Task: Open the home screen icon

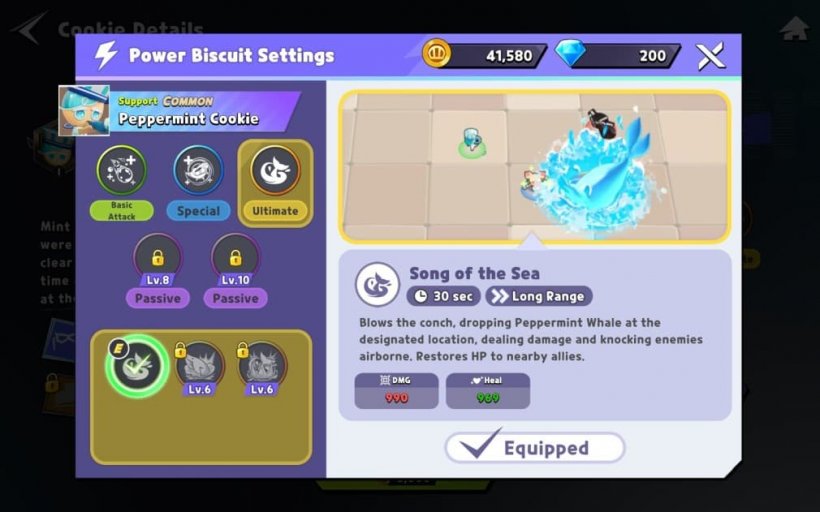Action: (x=794, y=28)
